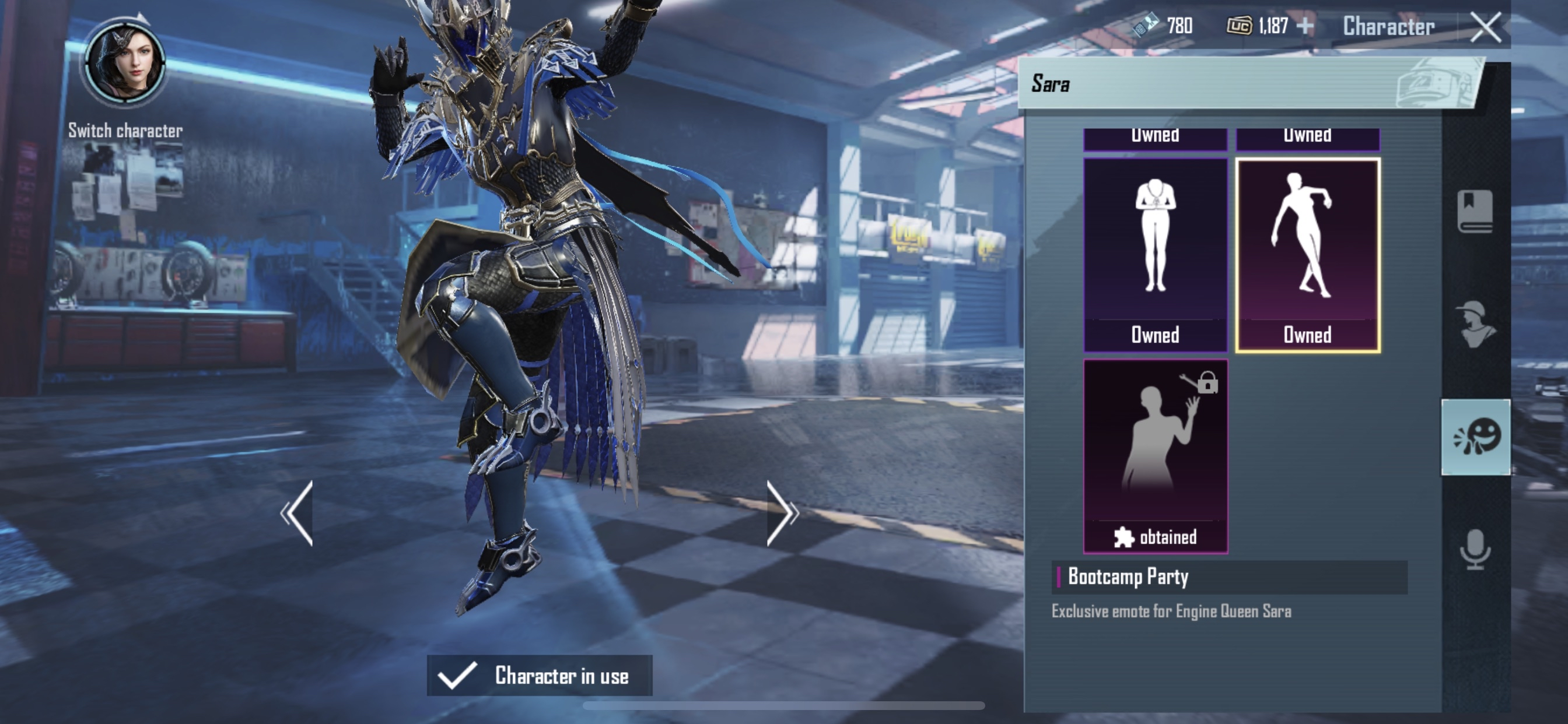Open the book bookmark tab
Image resolution: width=1568 pixels, height=724 pixels.
1475,211
